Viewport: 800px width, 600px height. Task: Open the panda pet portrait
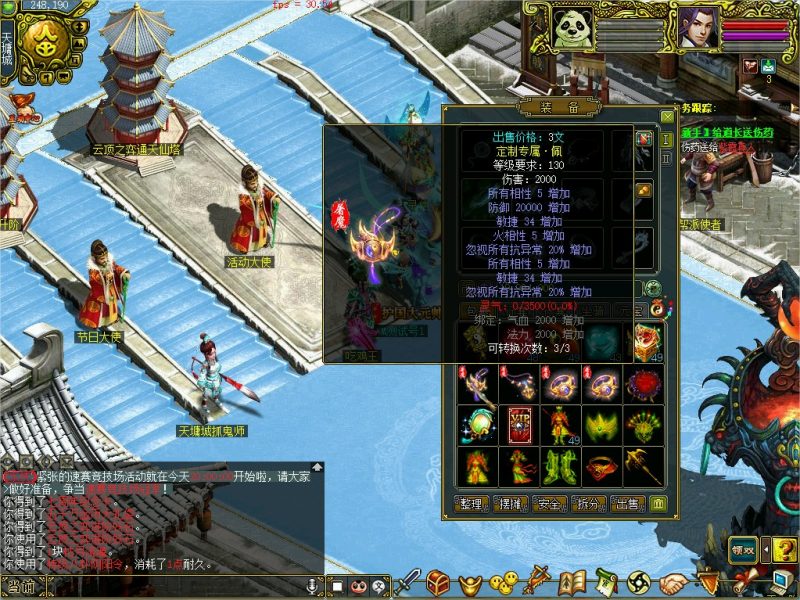[x=573, y=27]
